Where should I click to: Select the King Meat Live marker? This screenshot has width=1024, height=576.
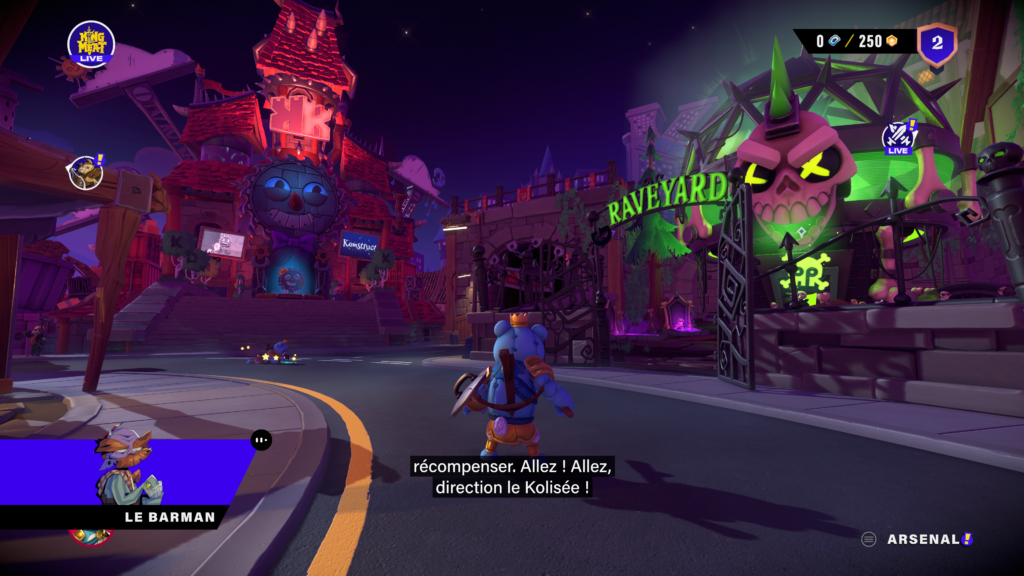pos(91,44)
